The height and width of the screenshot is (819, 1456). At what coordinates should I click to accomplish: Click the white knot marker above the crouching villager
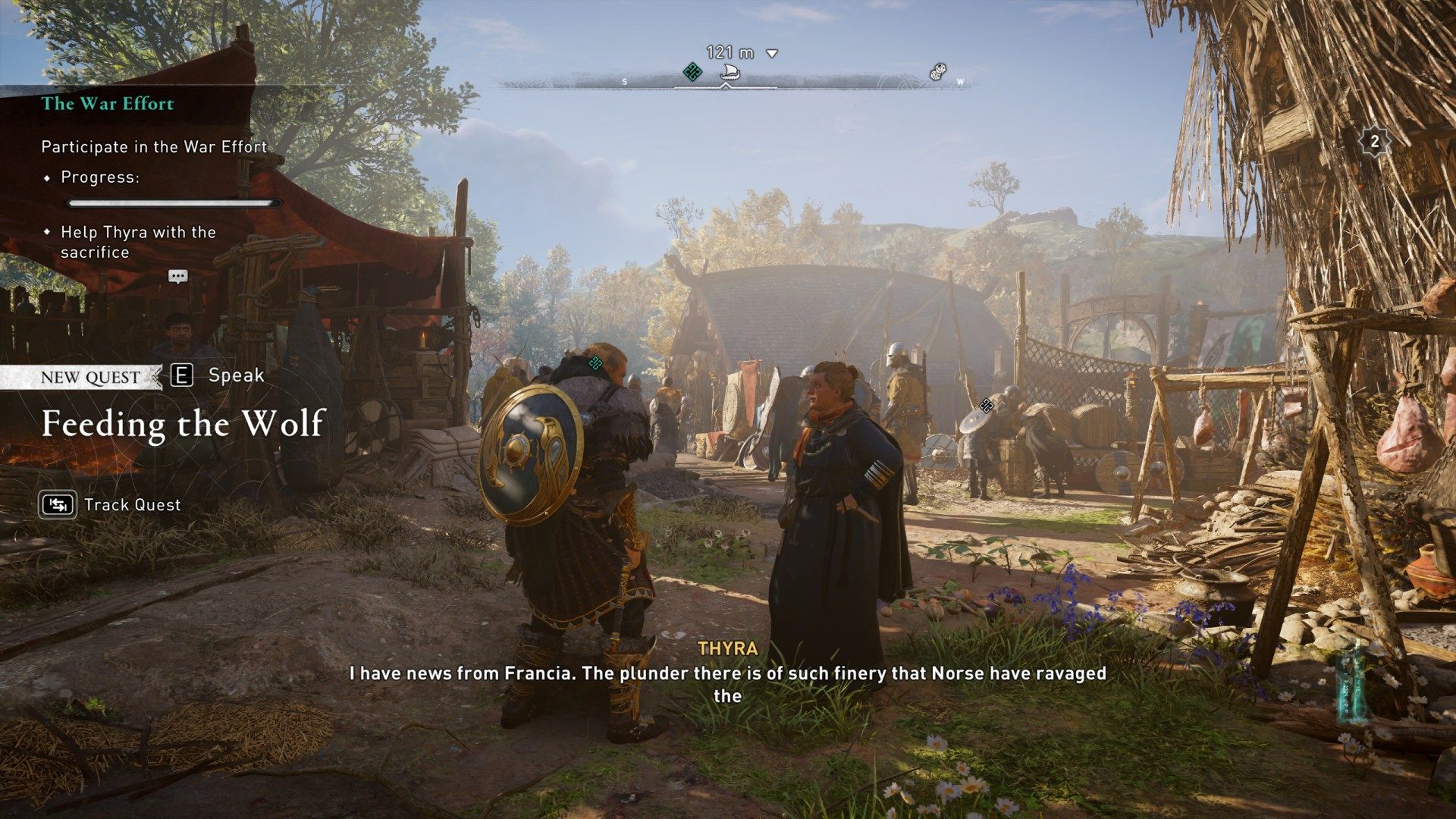click(x=986, y=406)
